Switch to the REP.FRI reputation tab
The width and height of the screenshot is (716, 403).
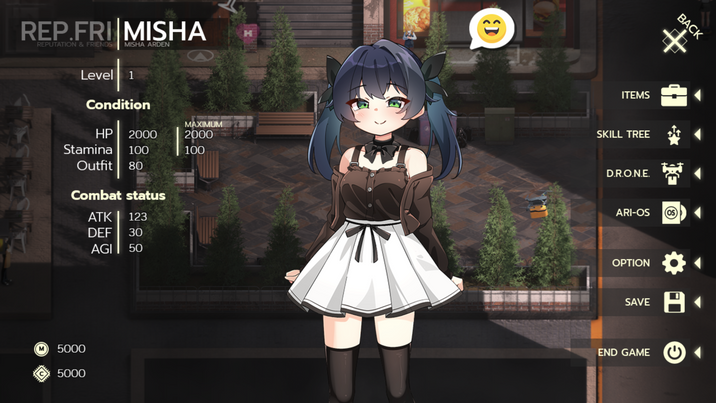coord(64,32)
